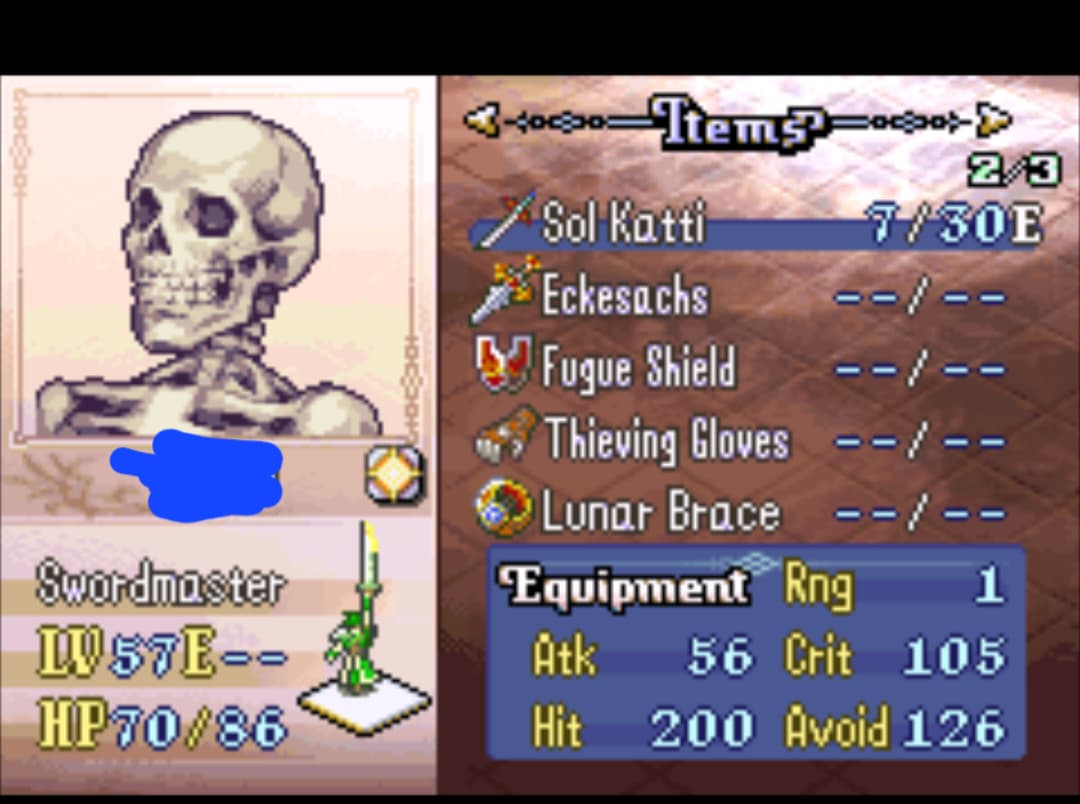Go to the next stat page arrow
Image resolution: width=1080 pixels, height=804 pixels.
coord(993,121)
